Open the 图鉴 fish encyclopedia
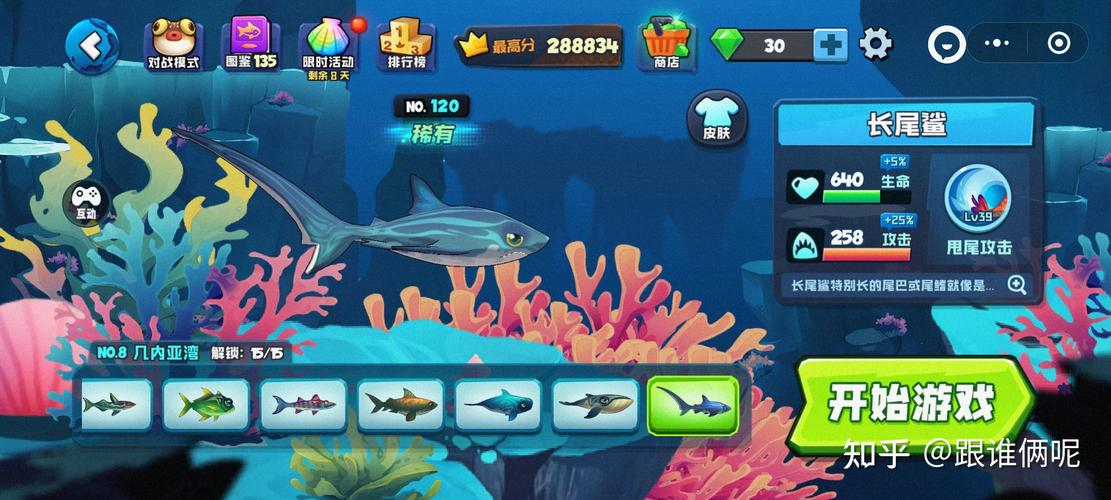The height and width of the screenshot is (500, 1111). tap(251, 44)
